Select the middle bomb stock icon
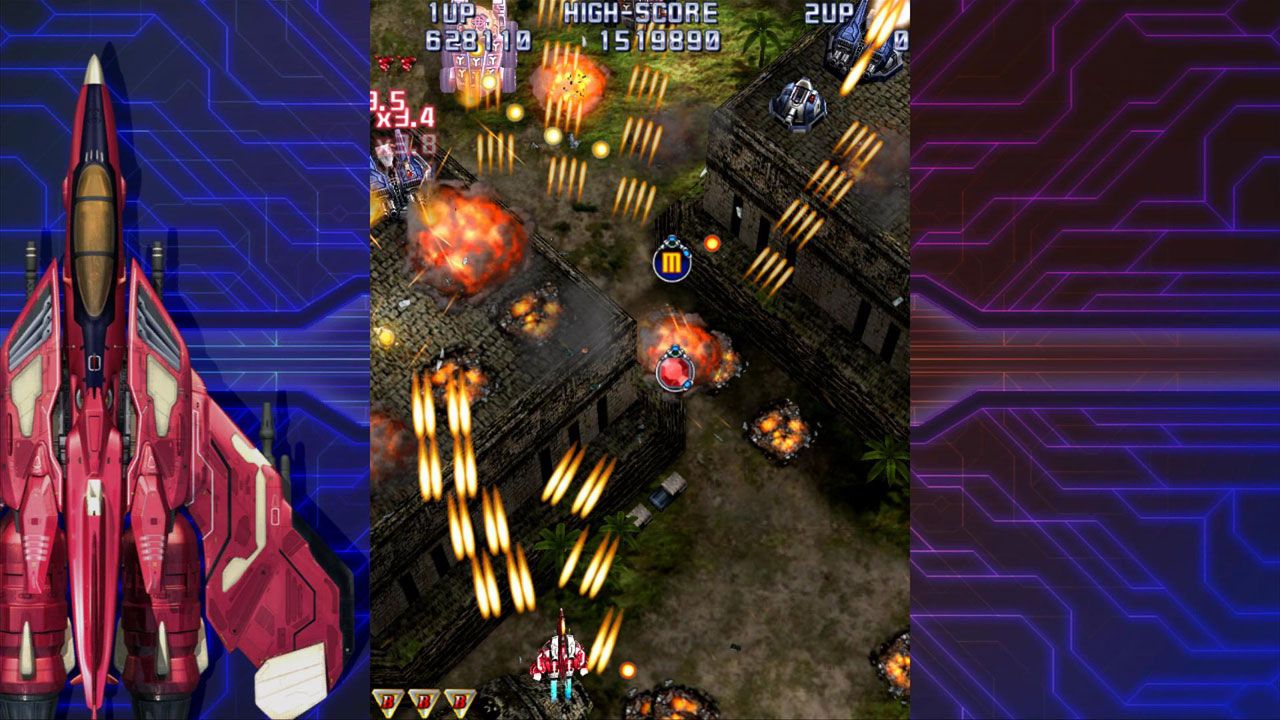 tap(424, 700)
